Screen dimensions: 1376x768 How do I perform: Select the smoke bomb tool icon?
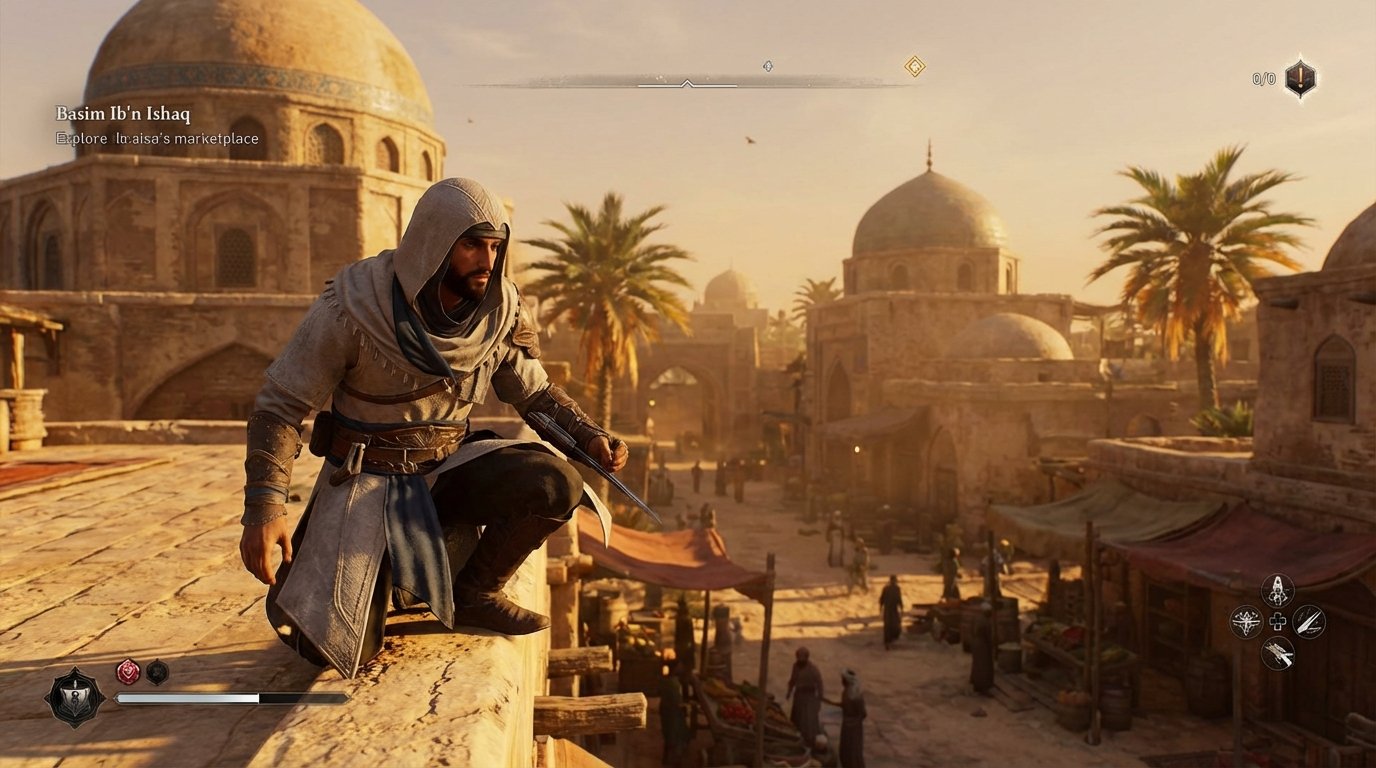1278,588
